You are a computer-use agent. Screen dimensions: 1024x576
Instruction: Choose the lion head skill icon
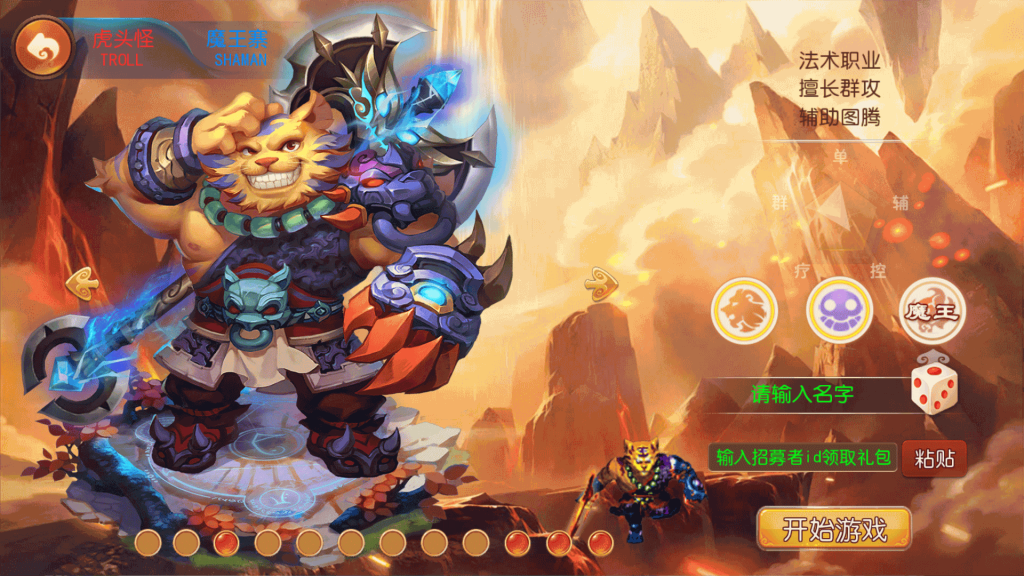point(744,311)
